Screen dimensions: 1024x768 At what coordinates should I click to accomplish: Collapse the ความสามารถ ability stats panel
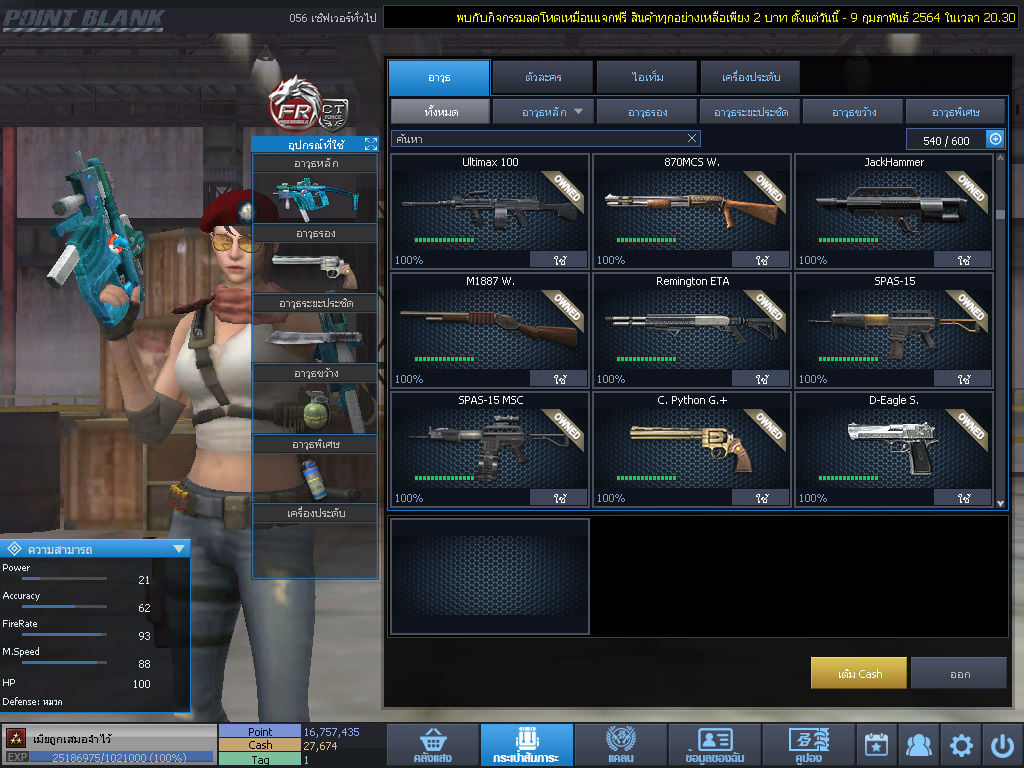point(179,548)
